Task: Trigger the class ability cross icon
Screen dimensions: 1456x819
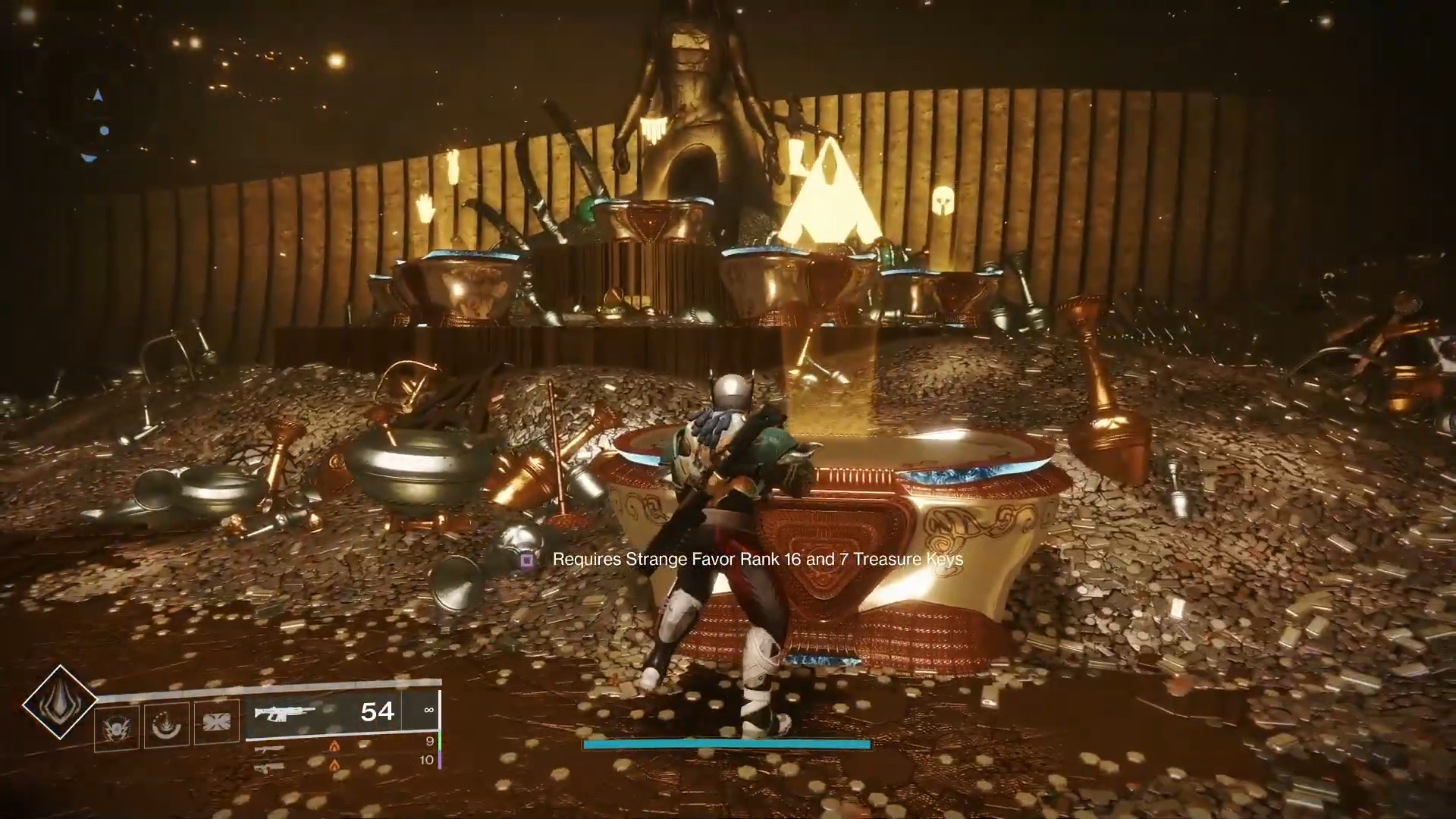Action: point(216,720)
